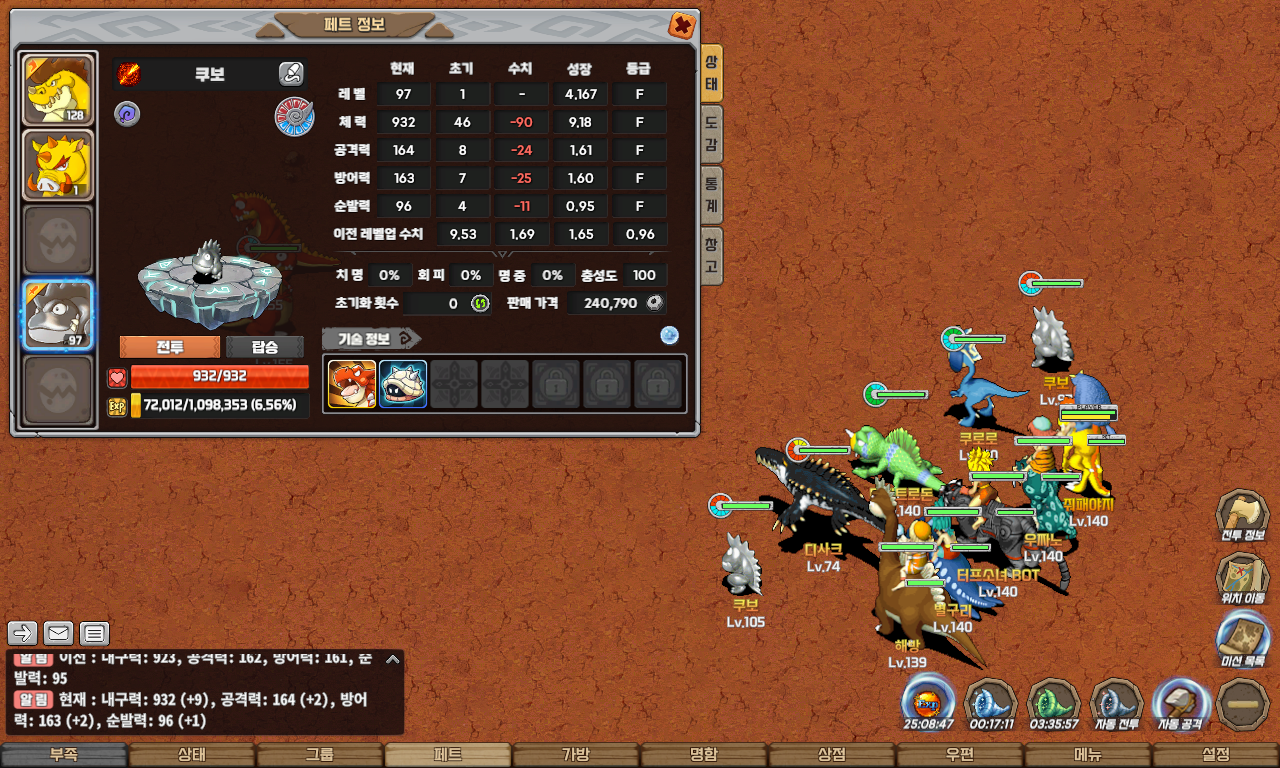The height and width of the screenshot is (768, 1280).
Task: Open 전투 정보 battle info axe icon
Action: pos(1242,516)
